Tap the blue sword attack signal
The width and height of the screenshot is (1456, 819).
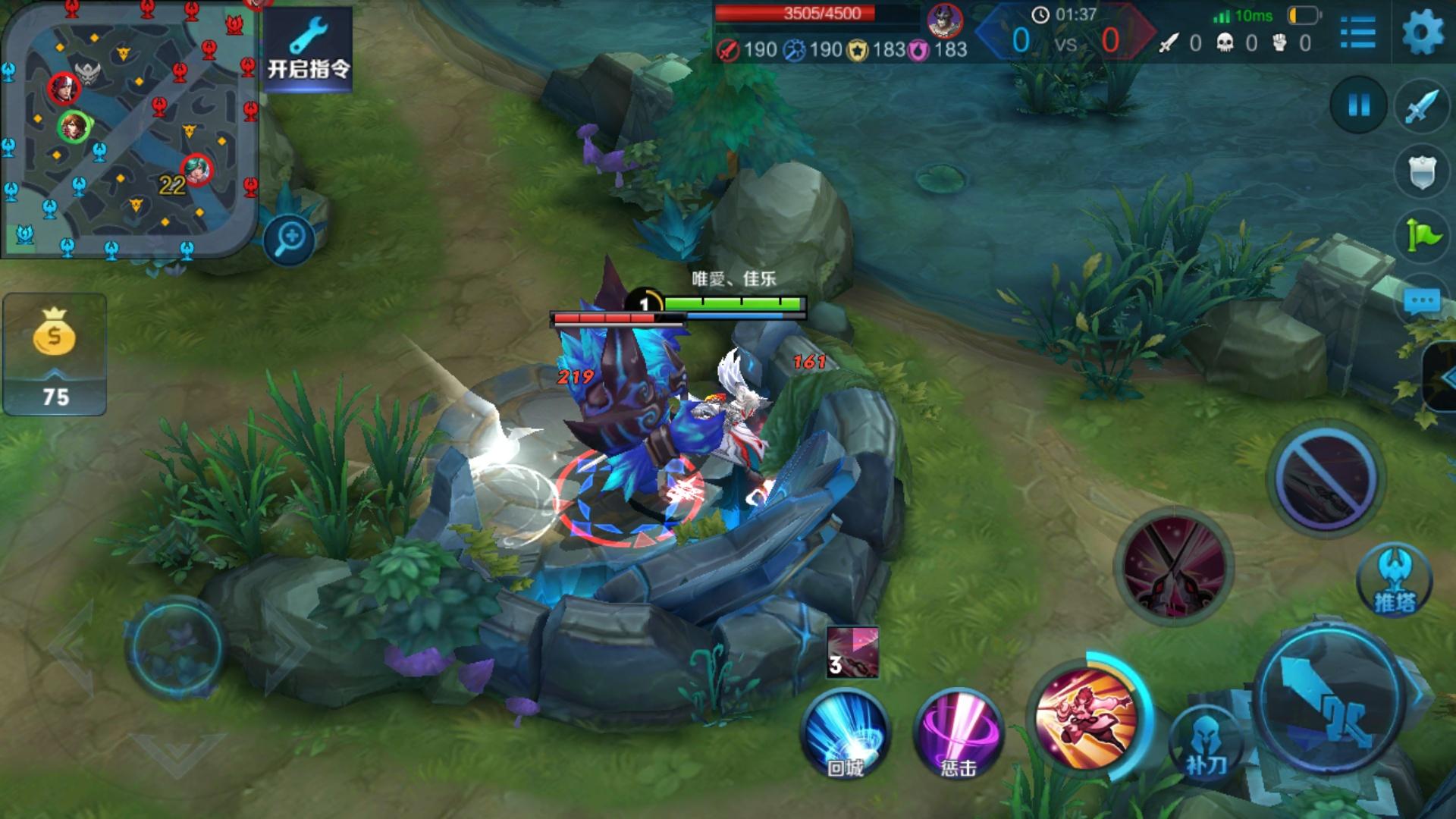pyautogui.click(x=1421, y=106)
